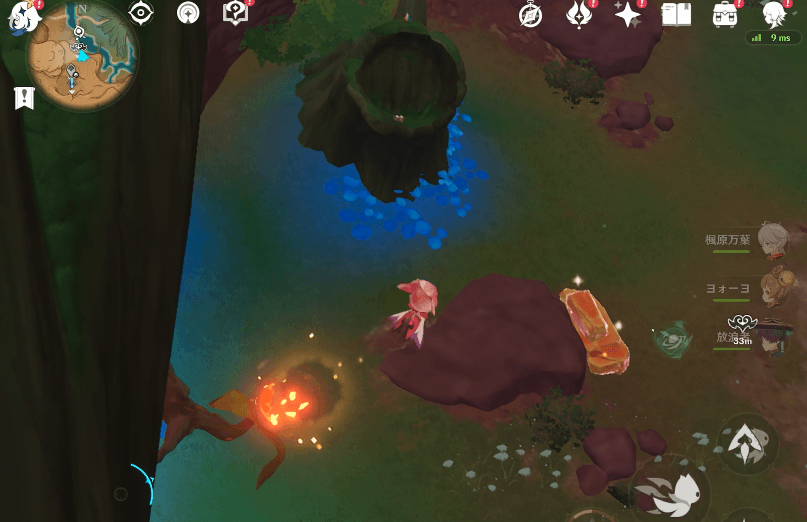Open the Adventurer Handbook book icon
The height and width of the screenshot is (522, 807).
pyautogui.click(x=677, y=15)
